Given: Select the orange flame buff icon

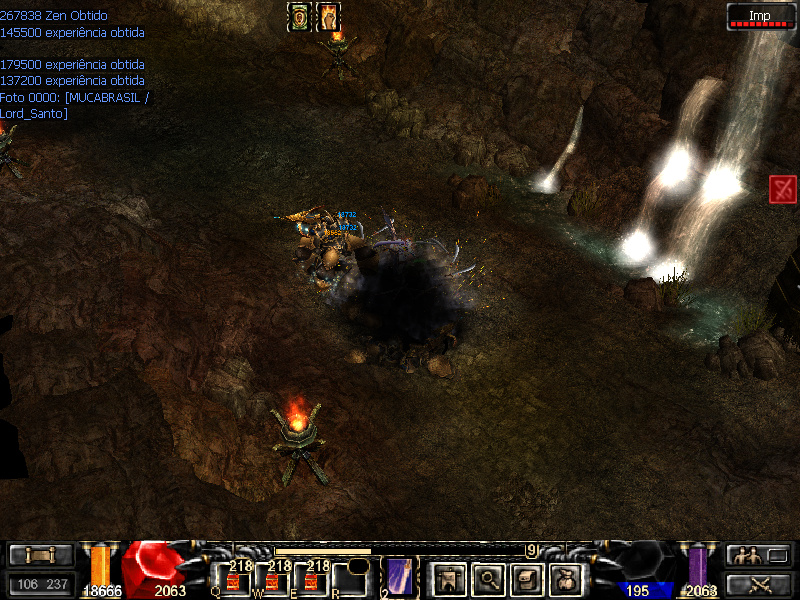Looking at the screenshot, I should [328, 16].
